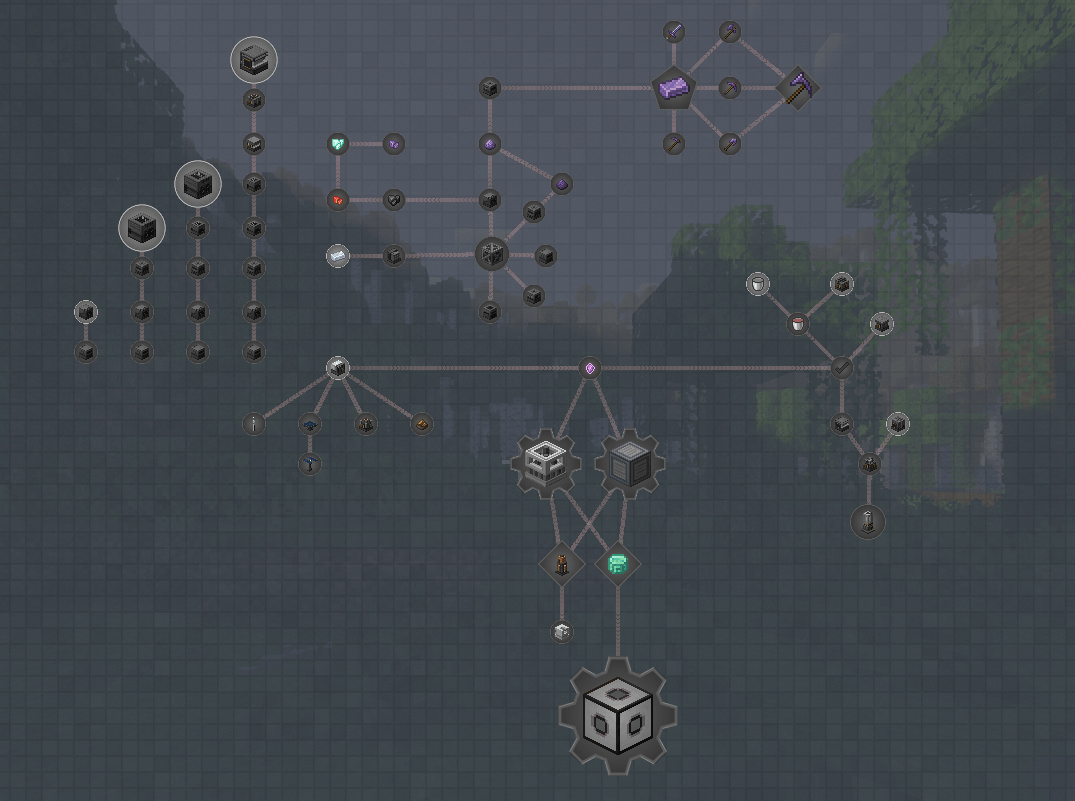Select the brown armor stand diamond quest
This screenshot has height=801, width=1075.
(561, 564)
